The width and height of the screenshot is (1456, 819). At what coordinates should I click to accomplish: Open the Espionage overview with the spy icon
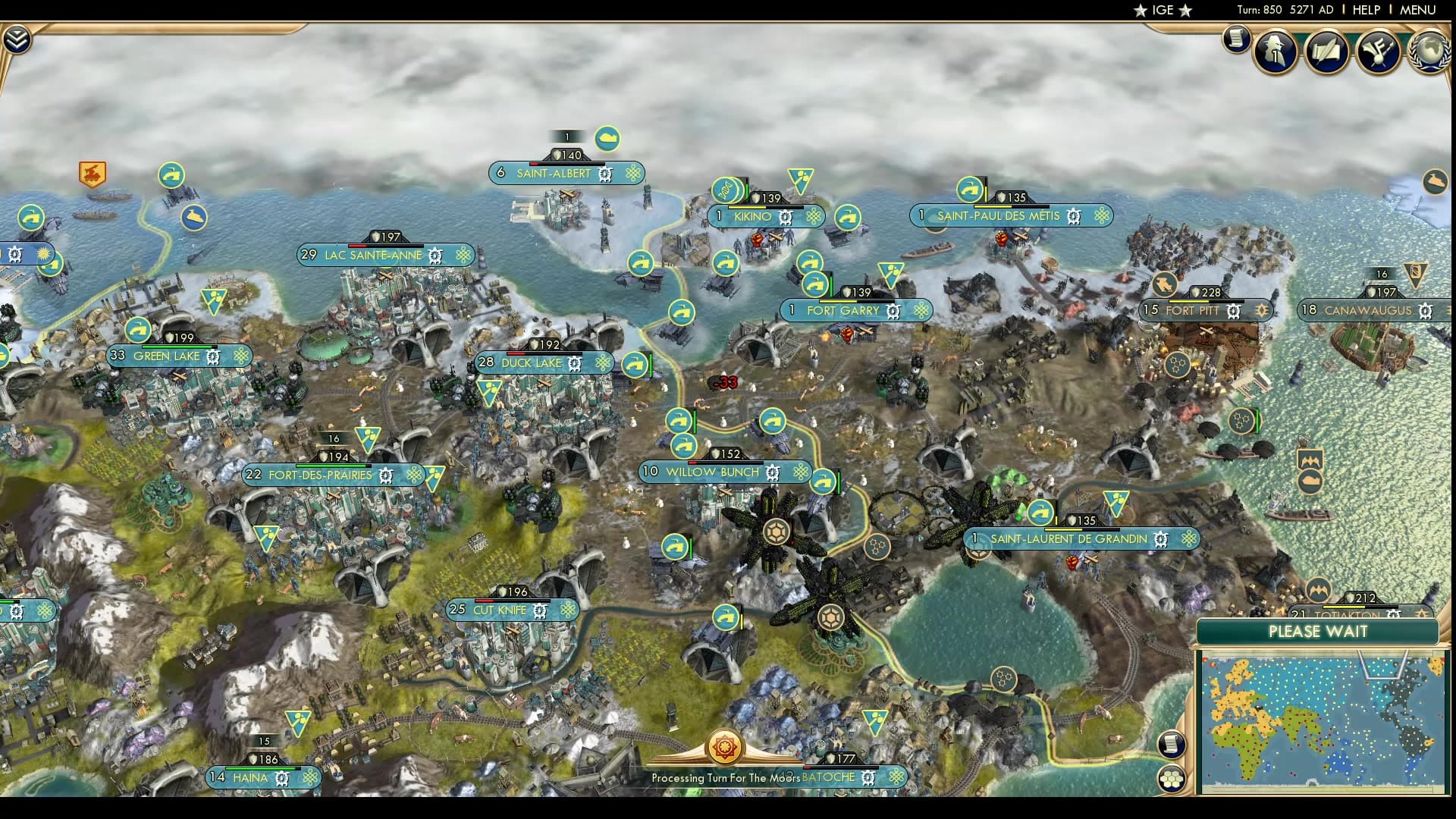1275,51
